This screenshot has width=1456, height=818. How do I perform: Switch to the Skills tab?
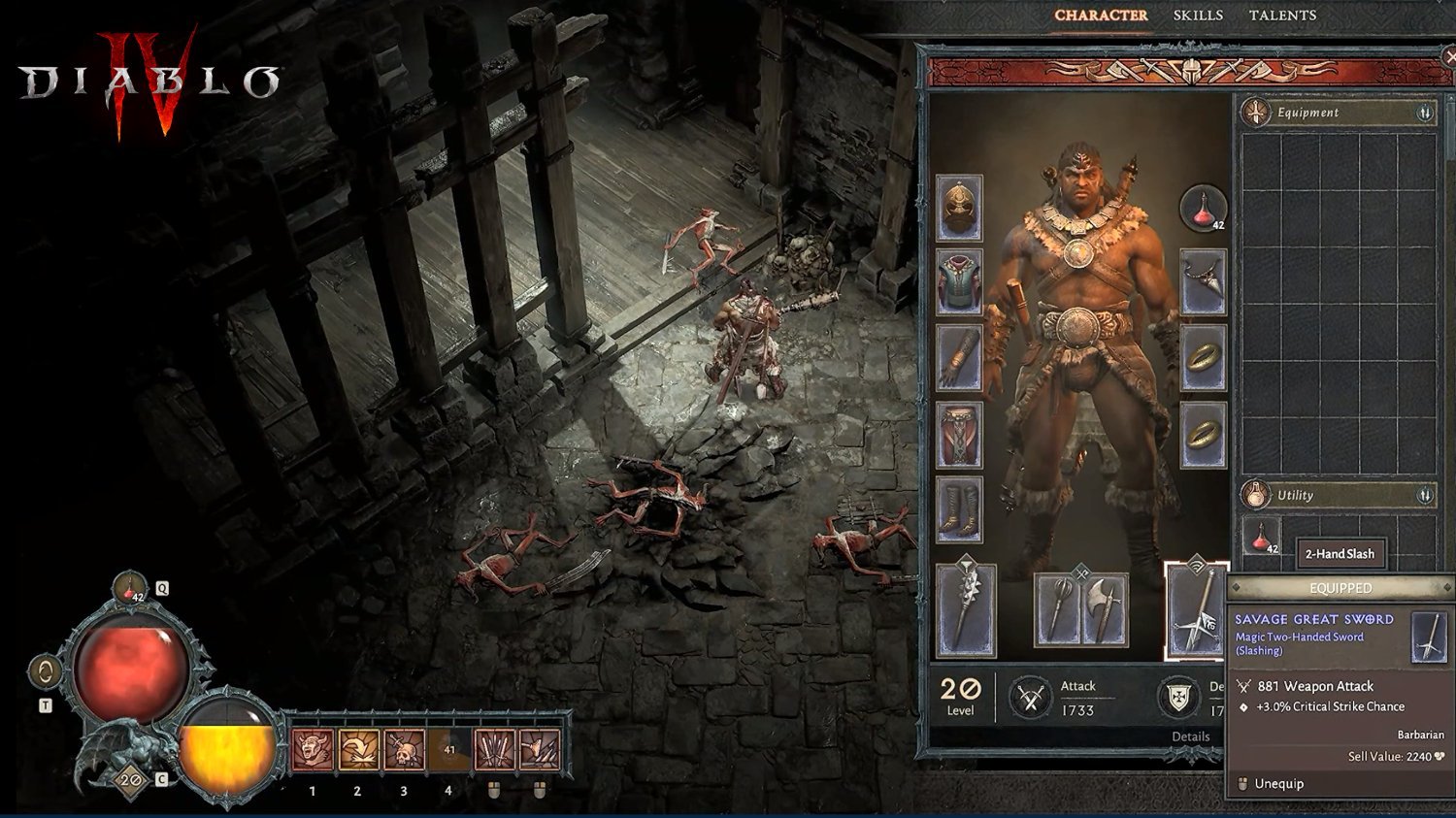1198,16
